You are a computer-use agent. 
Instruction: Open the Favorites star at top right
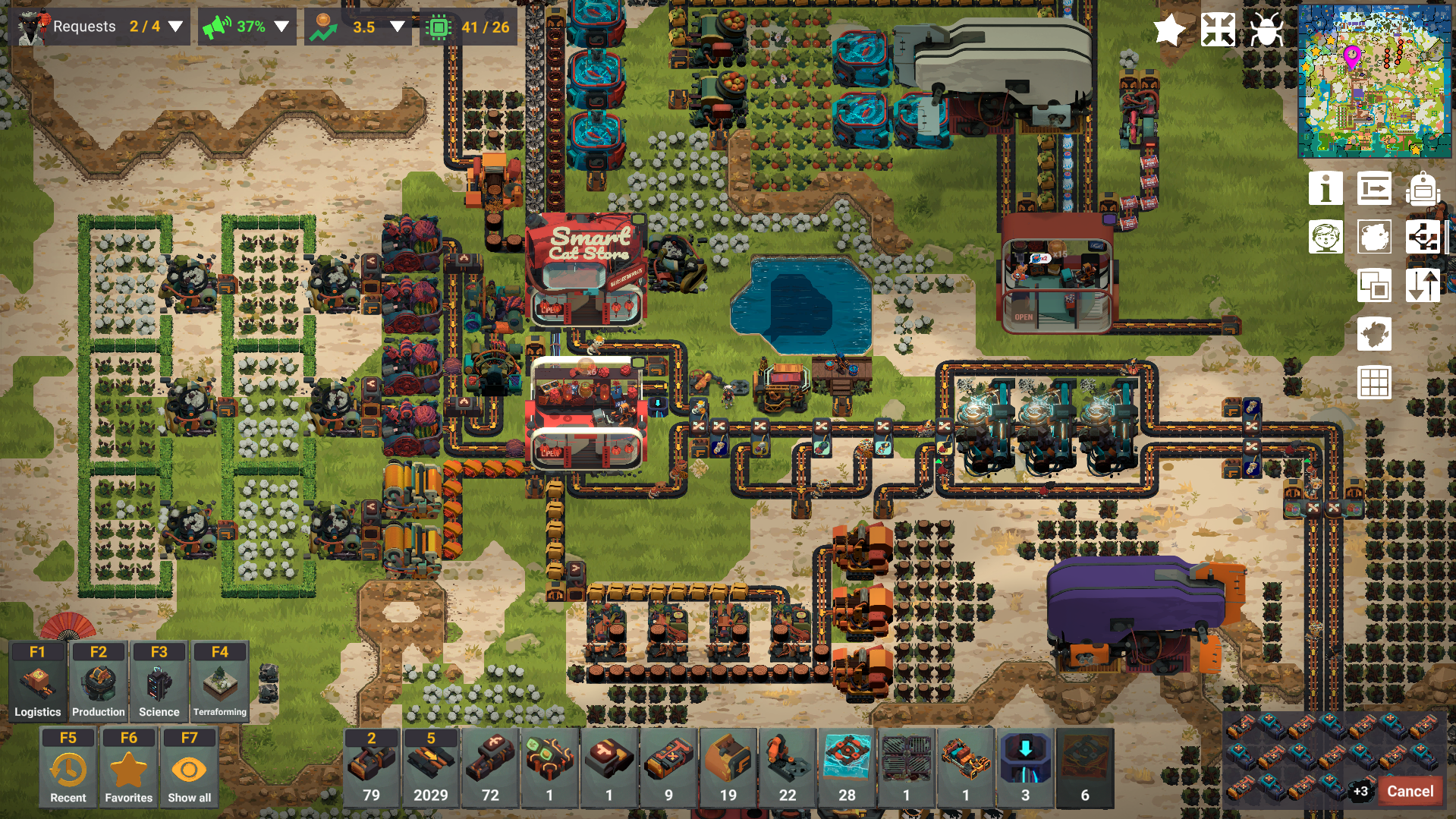(x=1168, y=30)
